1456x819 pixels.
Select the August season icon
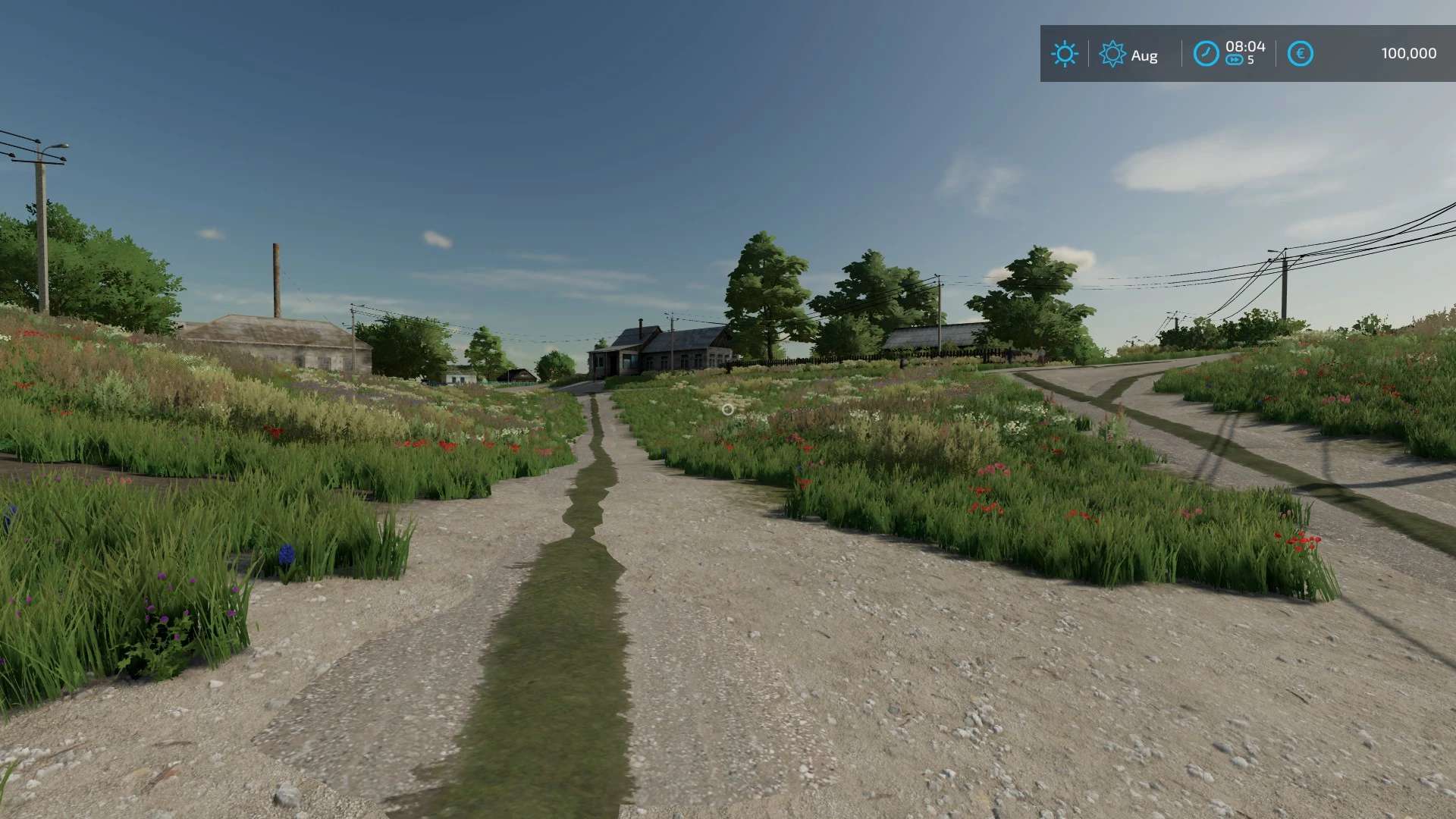pos(1112,54)
